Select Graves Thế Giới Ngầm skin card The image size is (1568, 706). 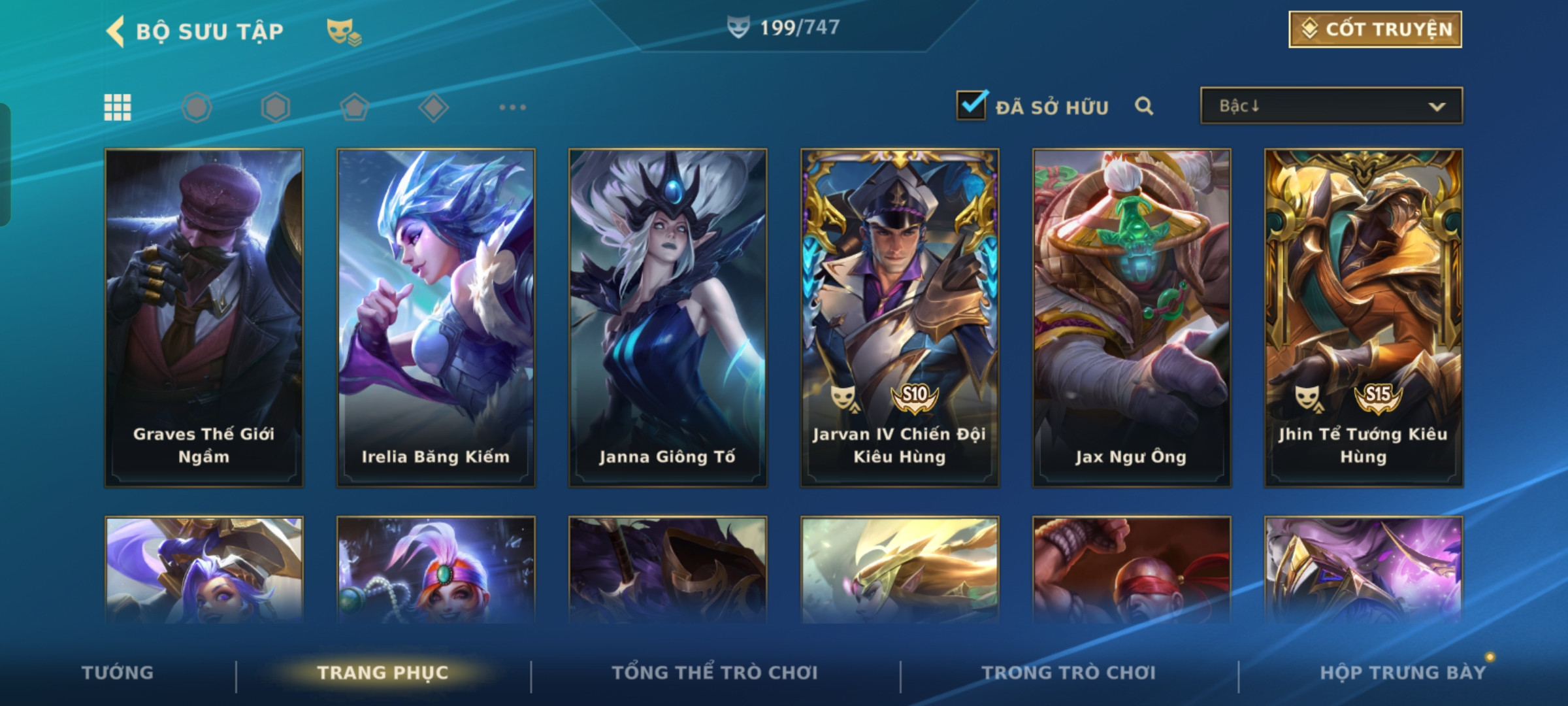[x=204, y=318]
